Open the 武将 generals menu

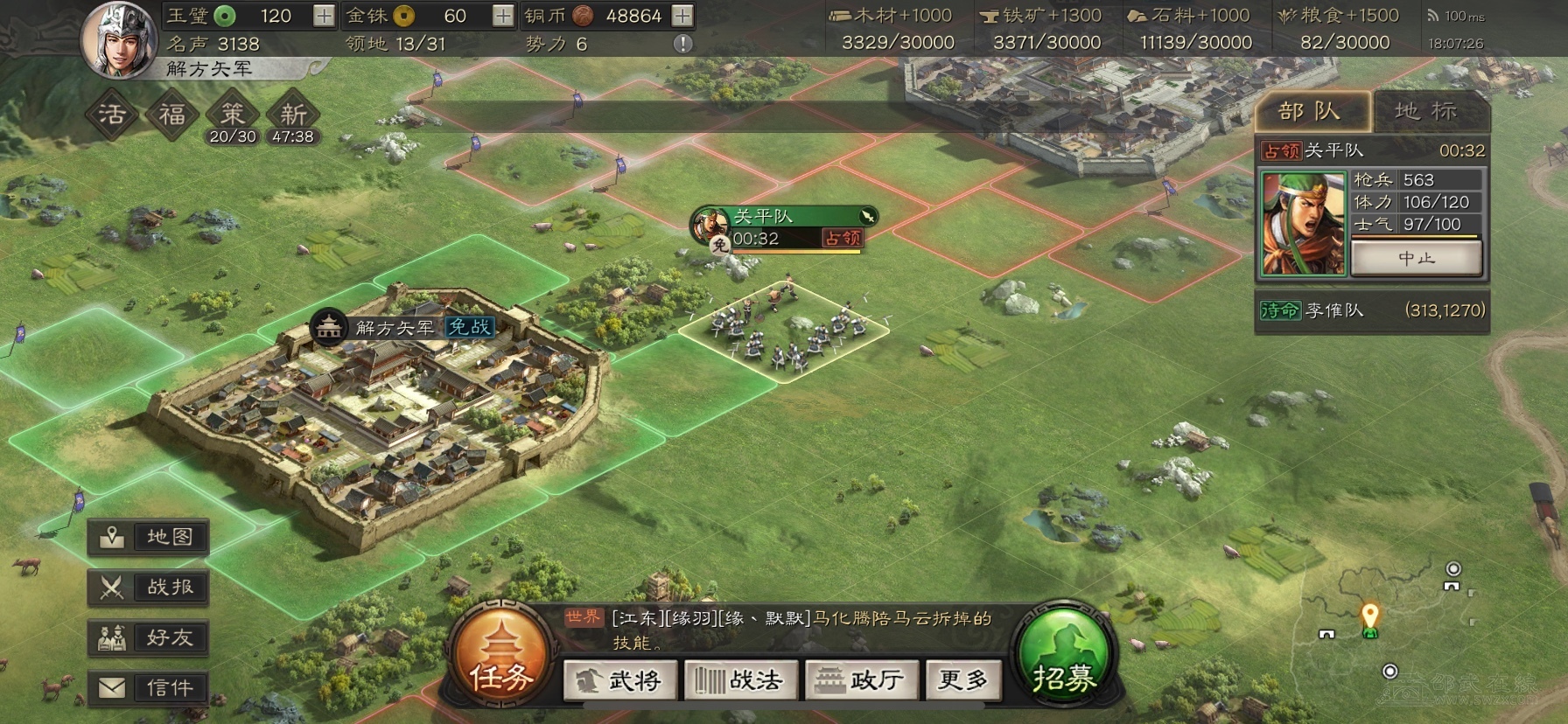(620, 680)
